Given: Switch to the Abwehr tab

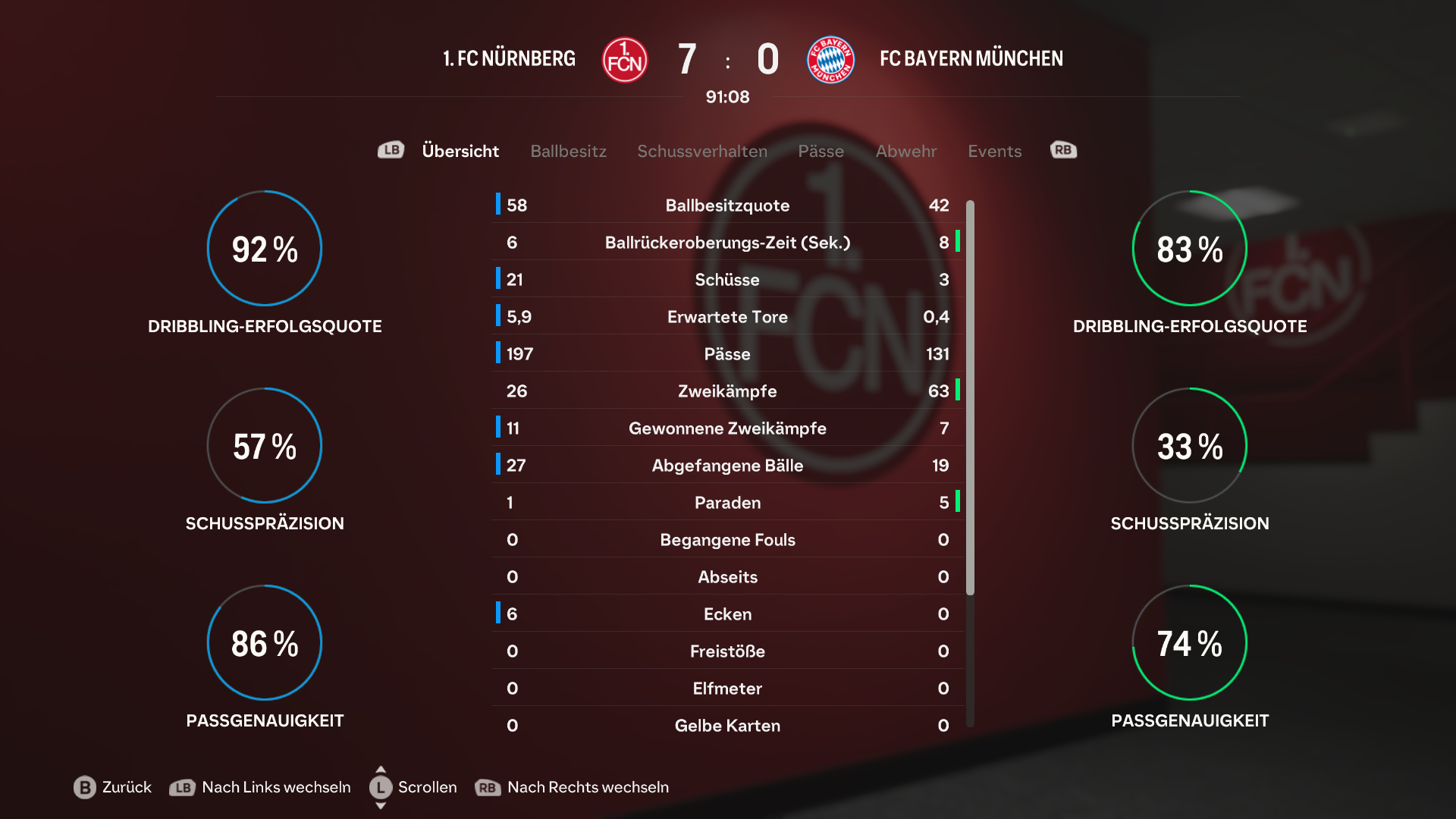Looking at the screenshot, I should [905, 151].
